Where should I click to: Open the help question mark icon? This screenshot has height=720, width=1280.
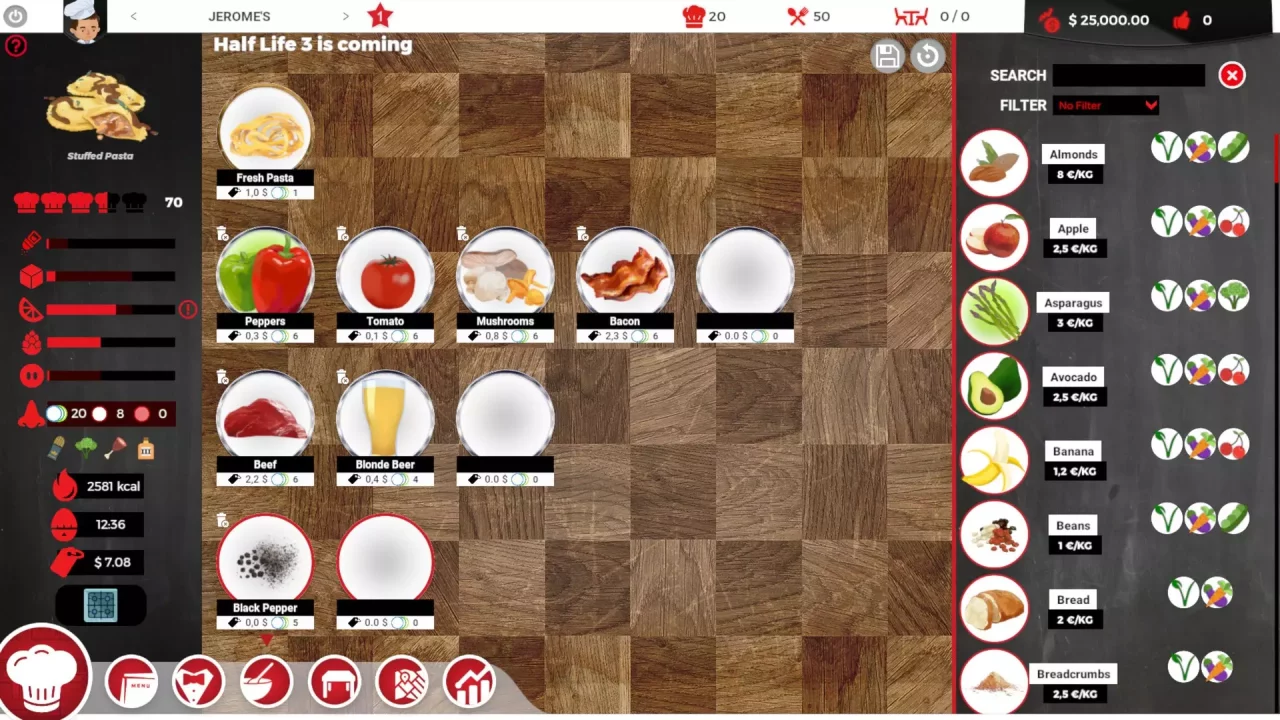click(16, 46)
